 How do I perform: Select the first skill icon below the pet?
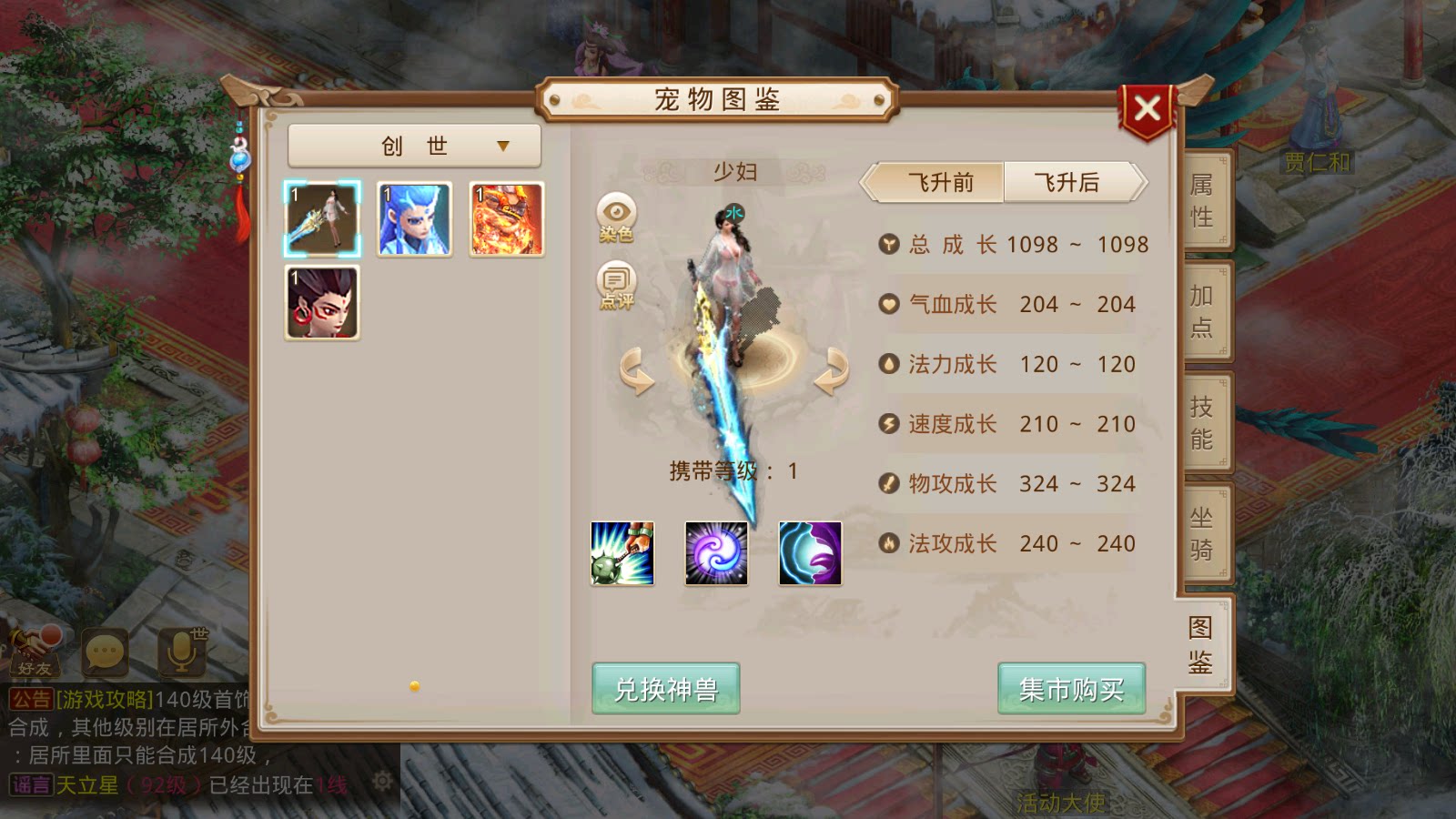coord(623,555)
